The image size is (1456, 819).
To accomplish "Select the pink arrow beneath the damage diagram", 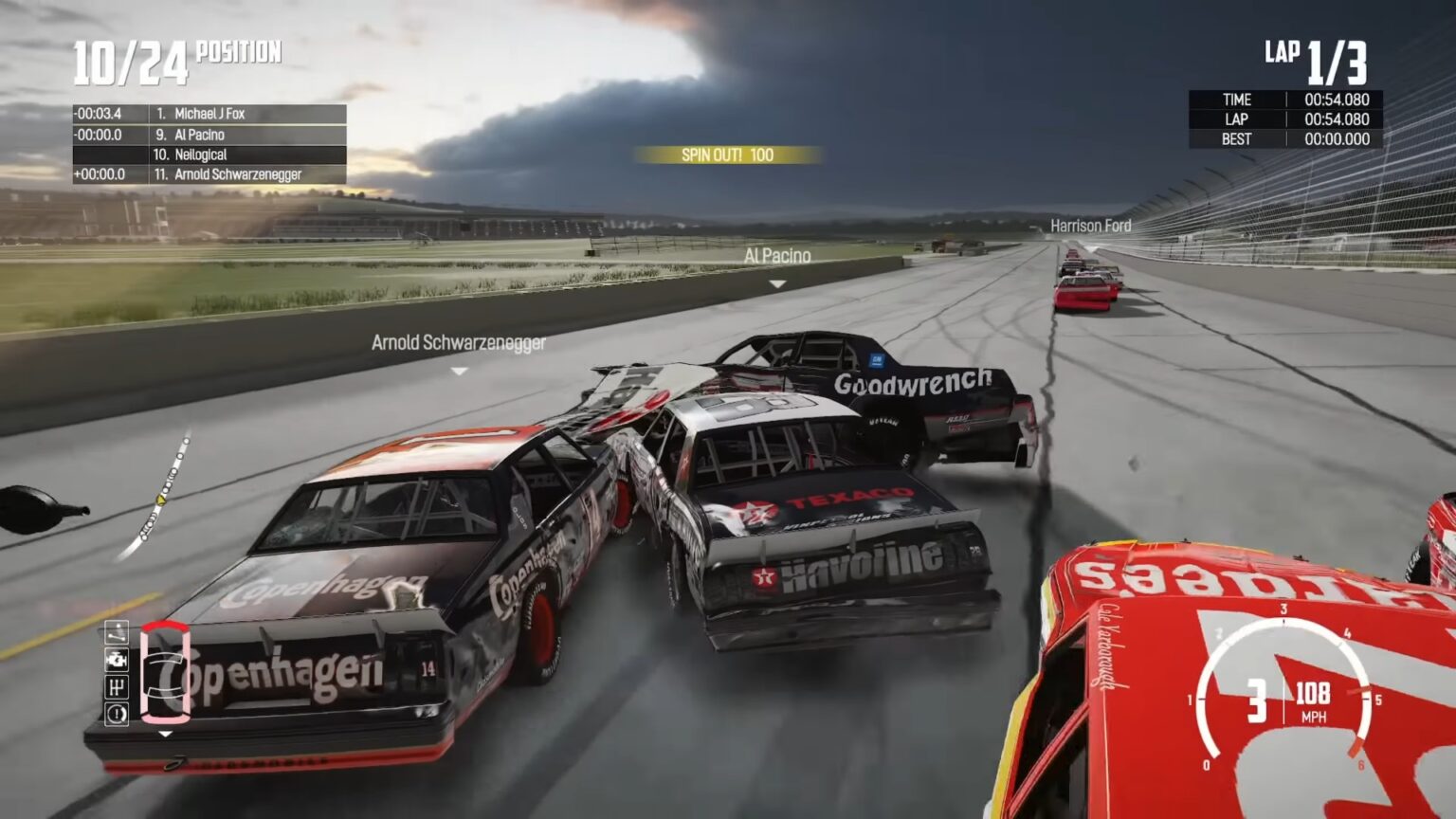I will pyautogui.click(x=165, y=734).
